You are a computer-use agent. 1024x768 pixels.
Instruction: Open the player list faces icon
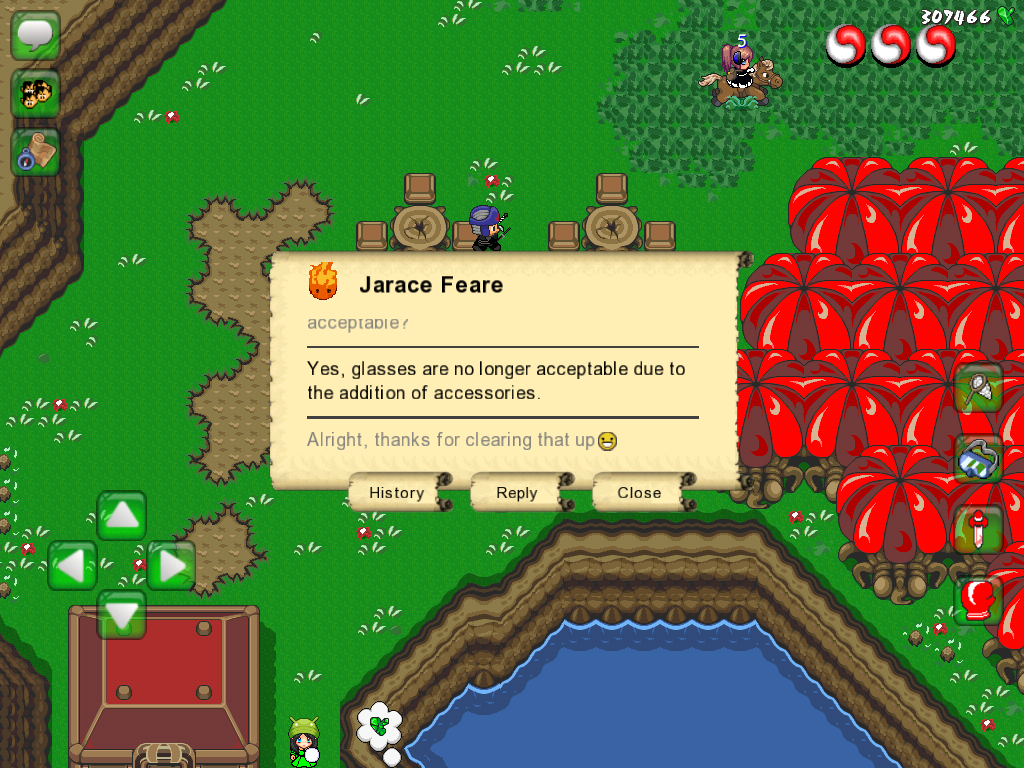[36, 94]
